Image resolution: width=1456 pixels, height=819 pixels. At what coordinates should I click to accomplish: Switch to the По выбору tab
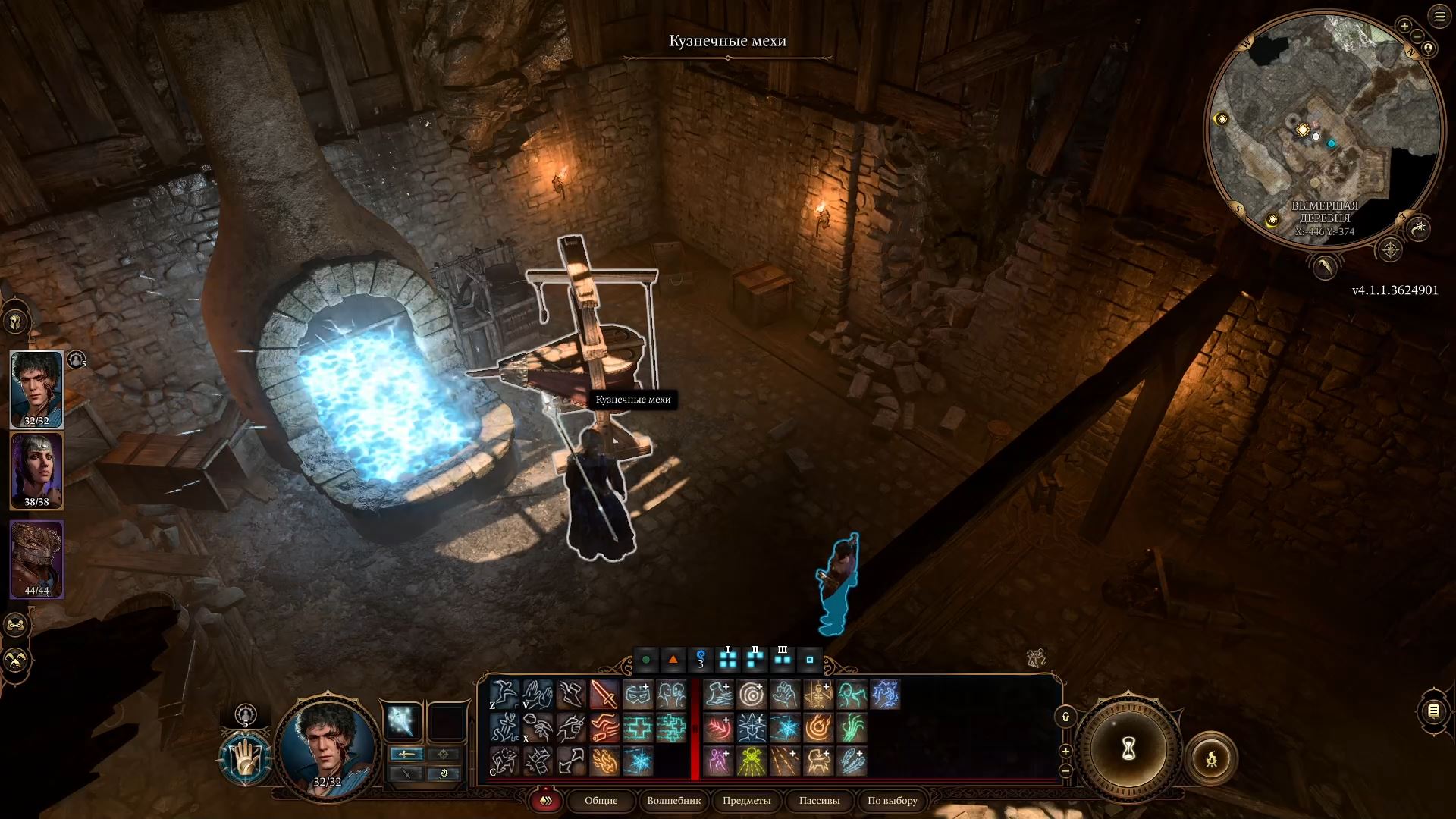coord(893,800)
